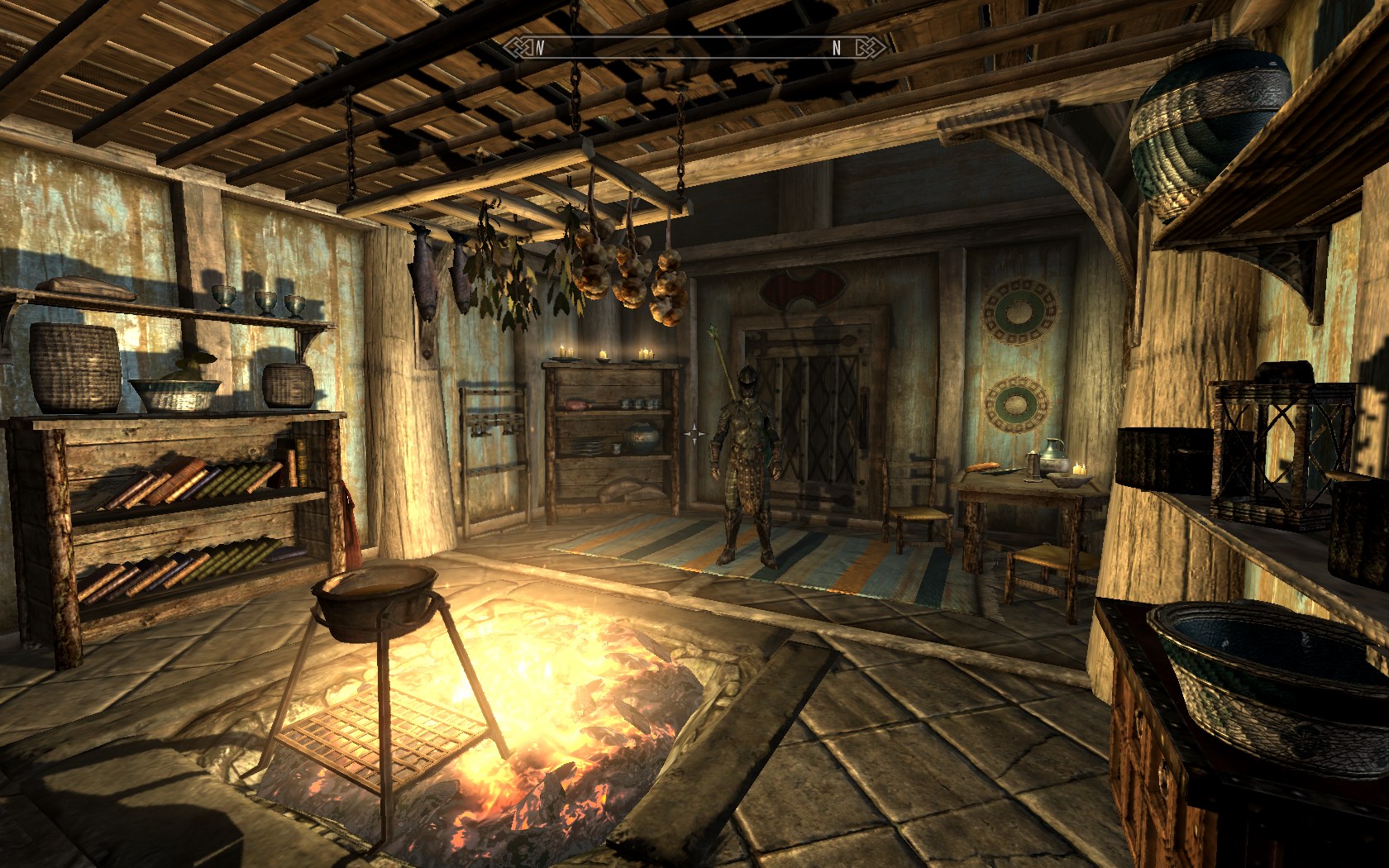Click the N marker on the left compass

[x=539, y=49]
